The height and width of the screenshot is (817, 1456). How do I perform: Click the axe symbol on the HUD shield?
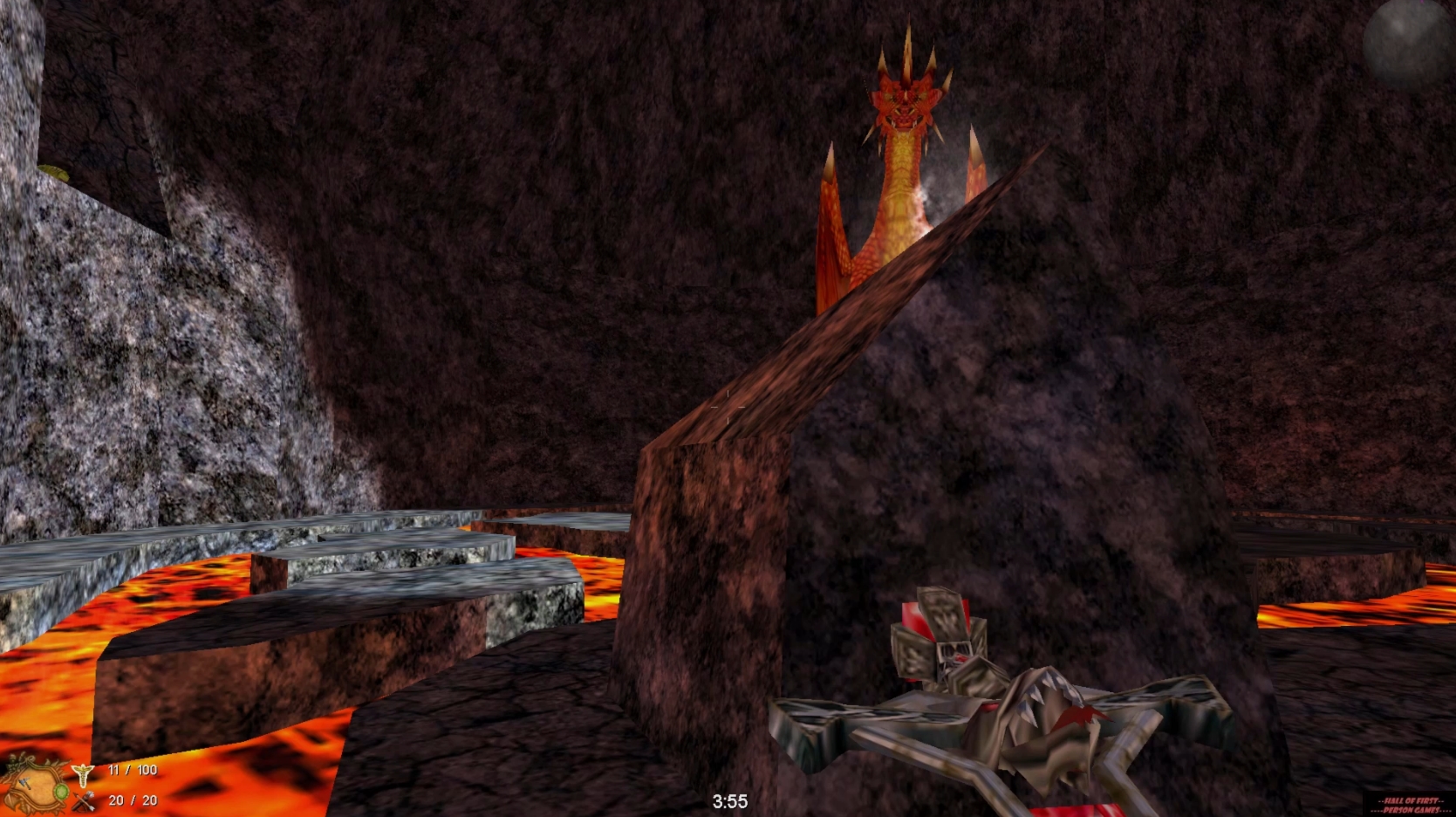(x=25, y=782)
